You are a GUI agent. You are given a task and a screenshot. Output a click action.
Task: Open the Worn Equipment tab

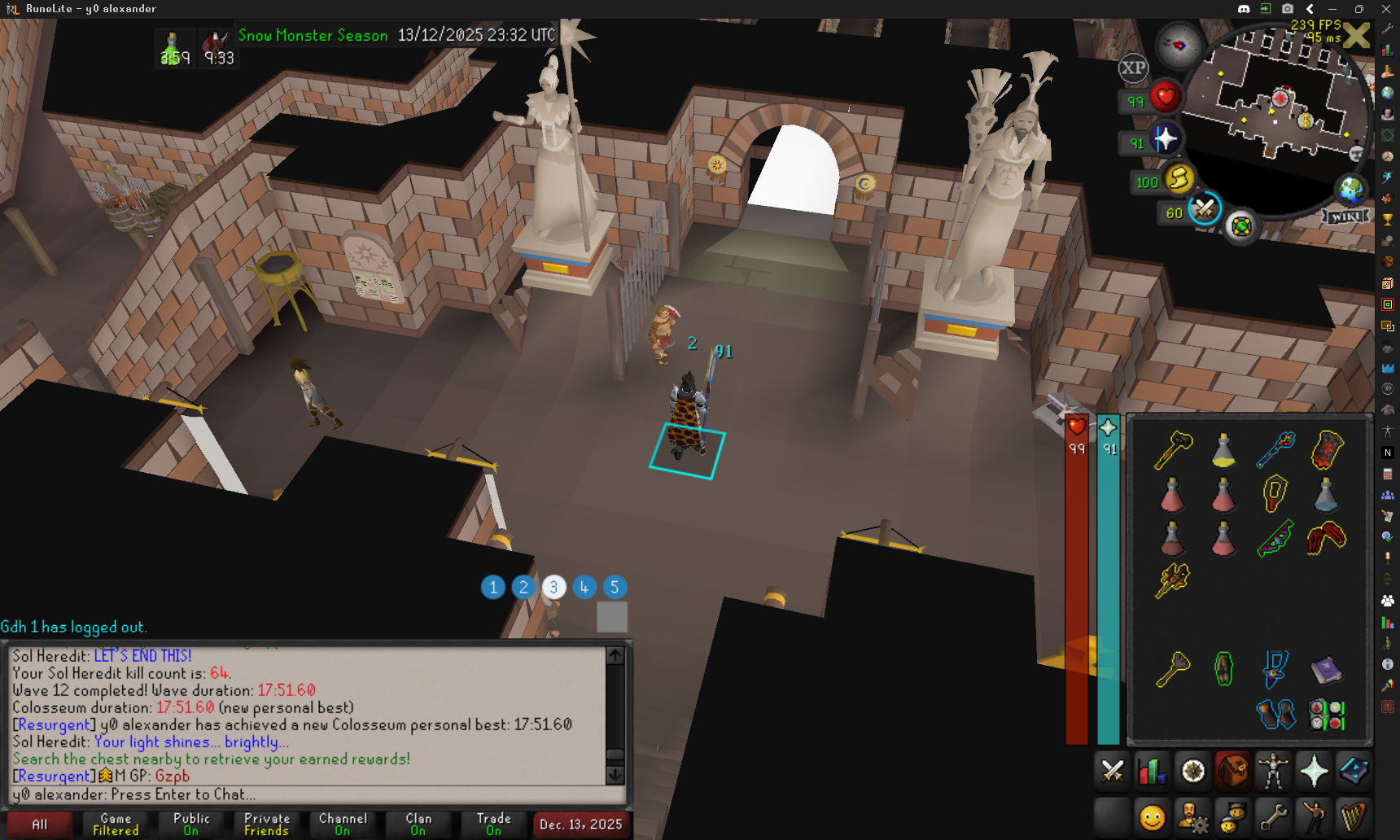coord(1273,771)
